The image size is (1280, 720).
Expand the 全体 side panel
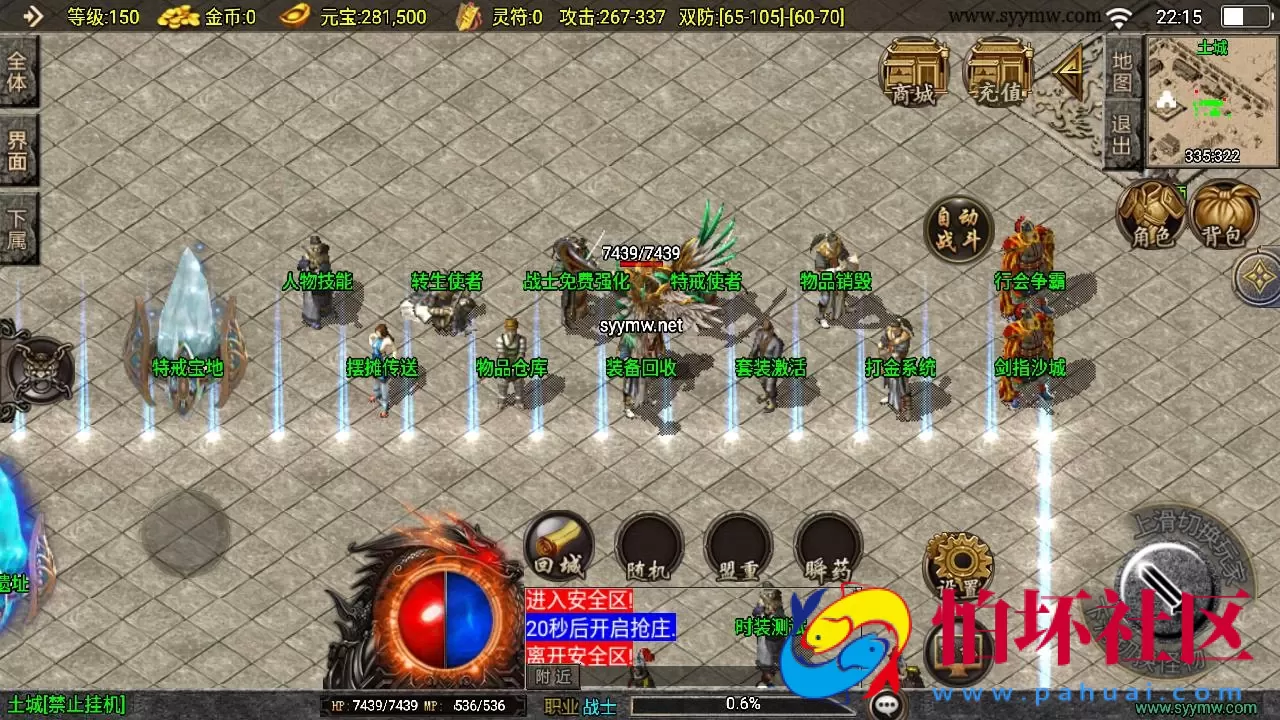click(18, 70)
